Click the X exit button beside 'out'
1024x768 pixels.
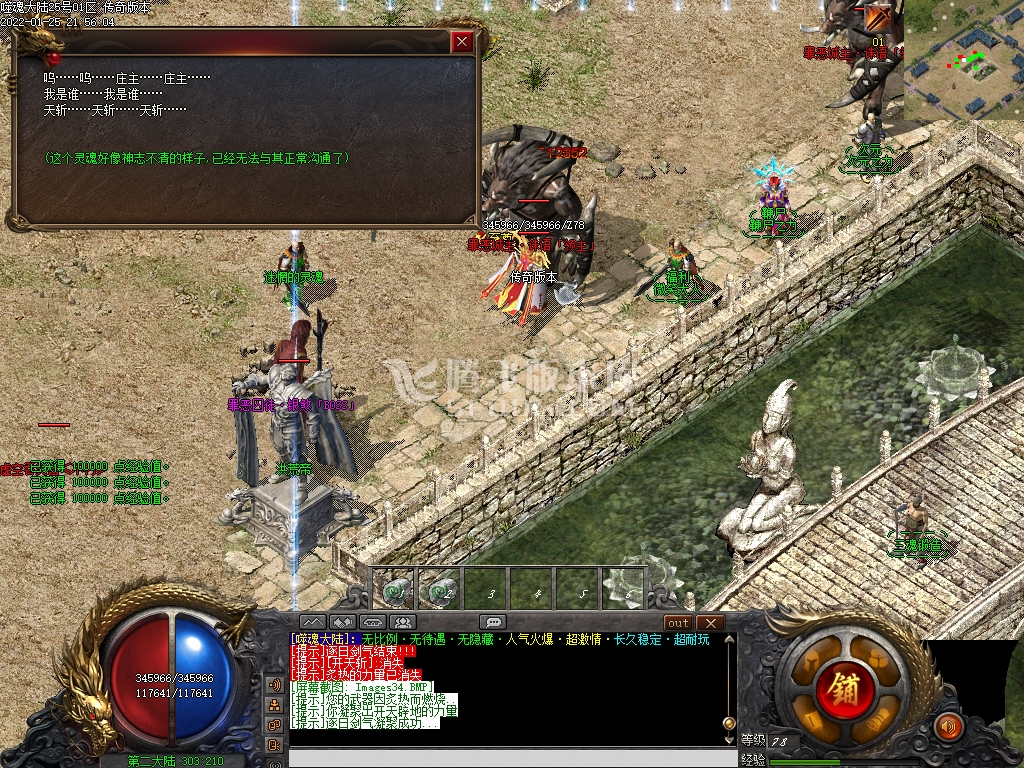tap(709, 623)
